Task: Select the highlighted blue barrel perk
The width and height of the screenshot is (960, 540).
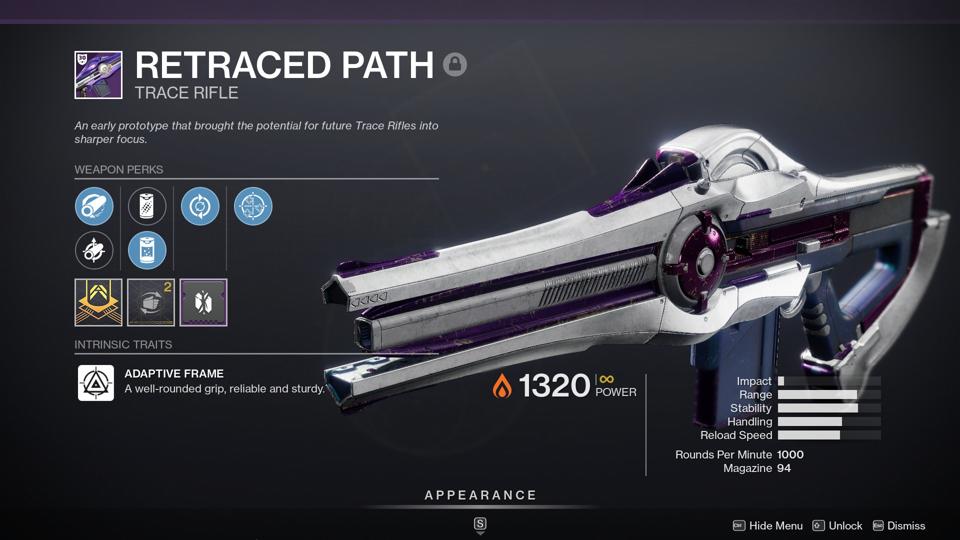Action: 94,207
